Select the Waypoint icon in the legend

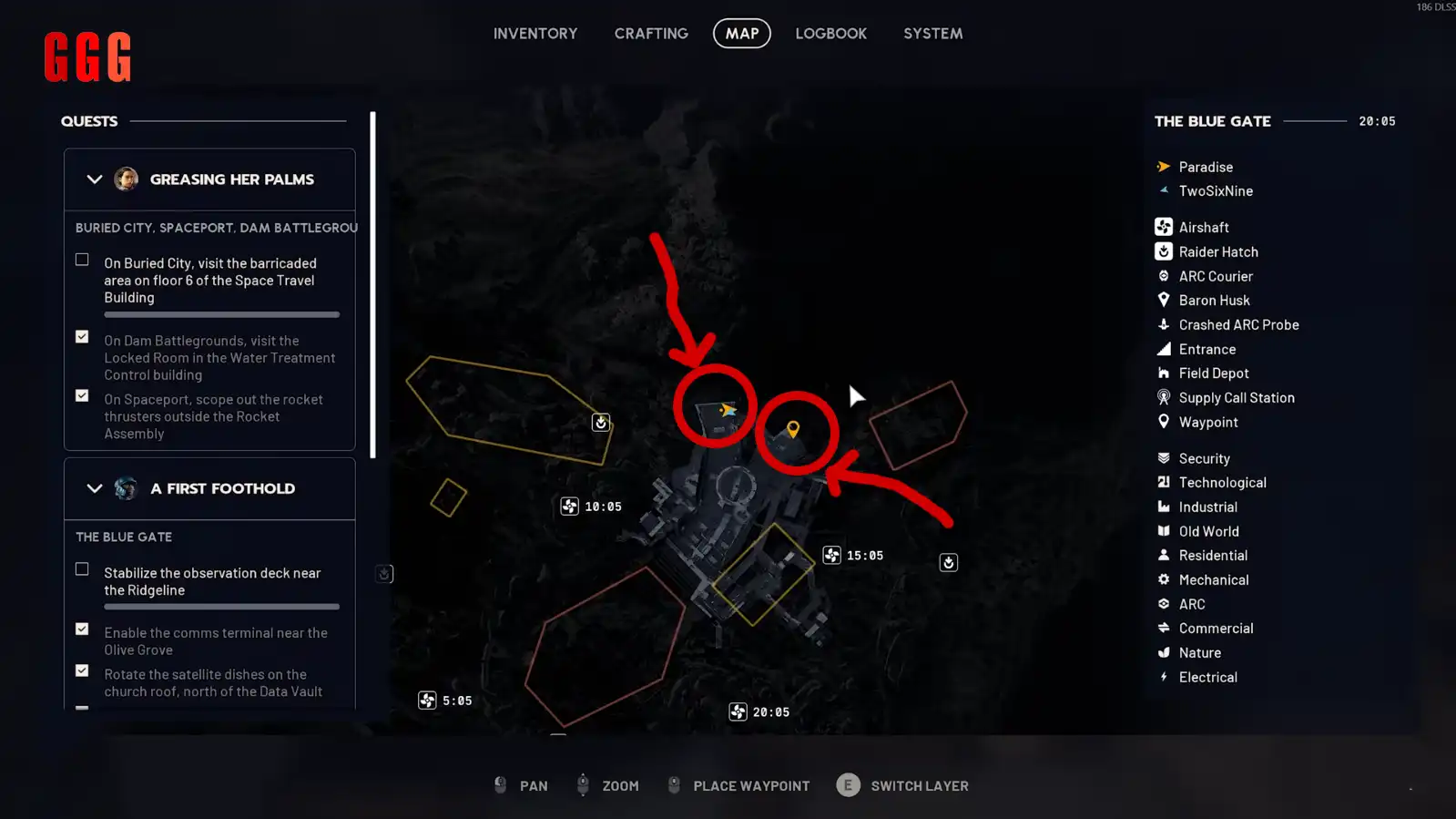pos(1164,422)
